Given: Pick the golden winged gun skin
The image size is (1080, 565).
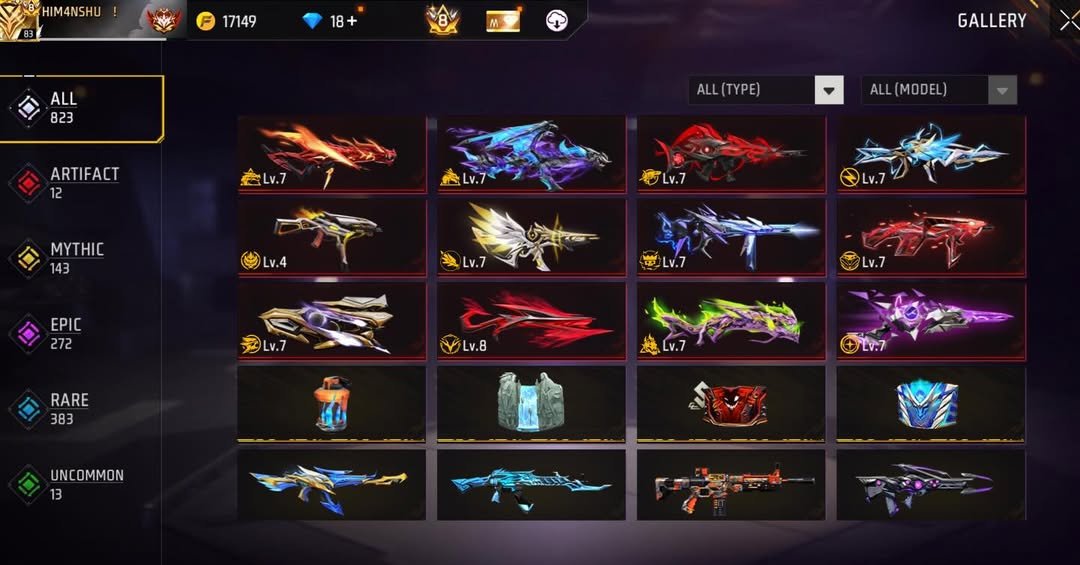Looking at the screenshot, I should click(531, 237).
